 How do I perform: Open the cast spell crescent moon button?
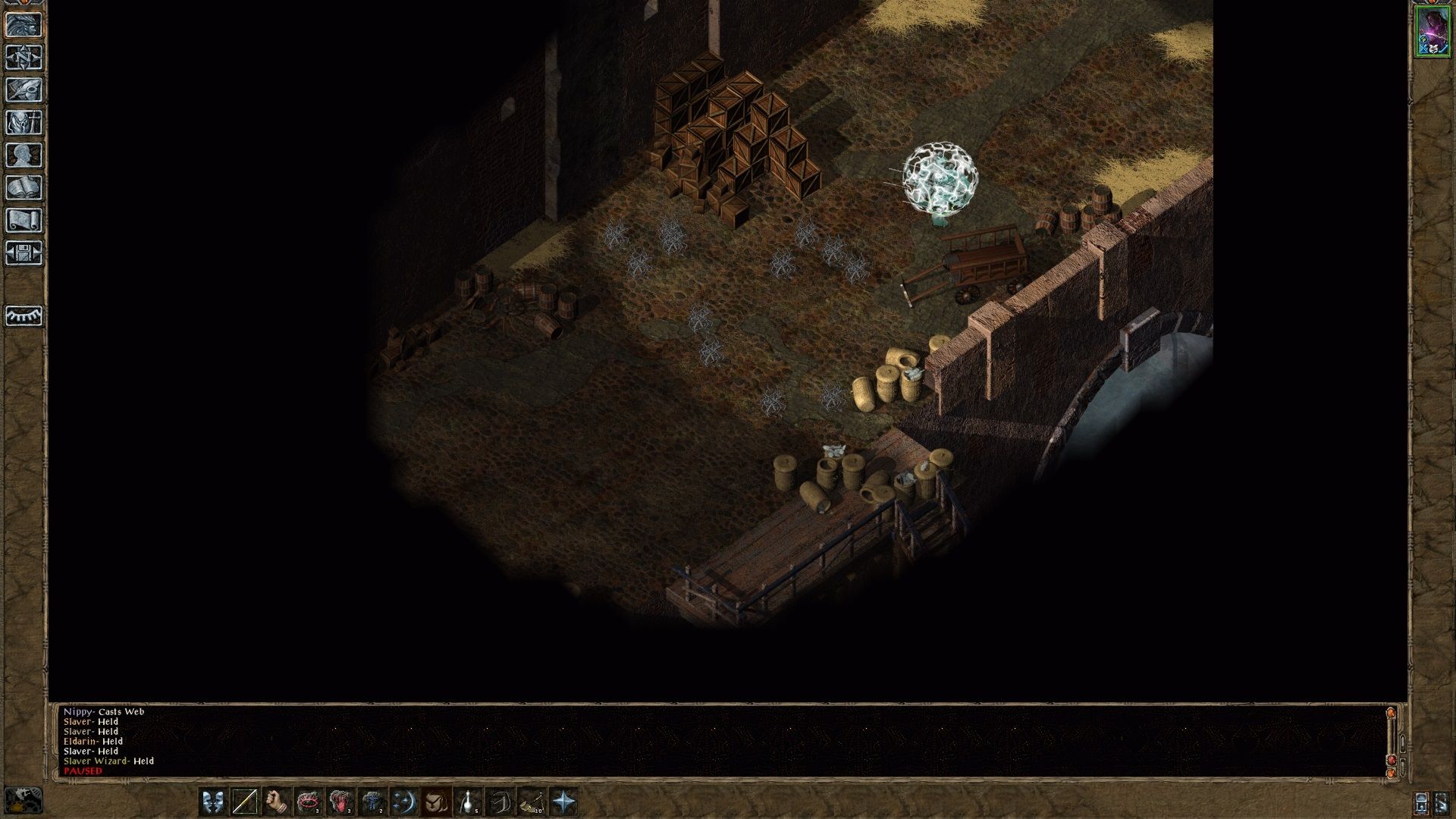pos(404,802)
